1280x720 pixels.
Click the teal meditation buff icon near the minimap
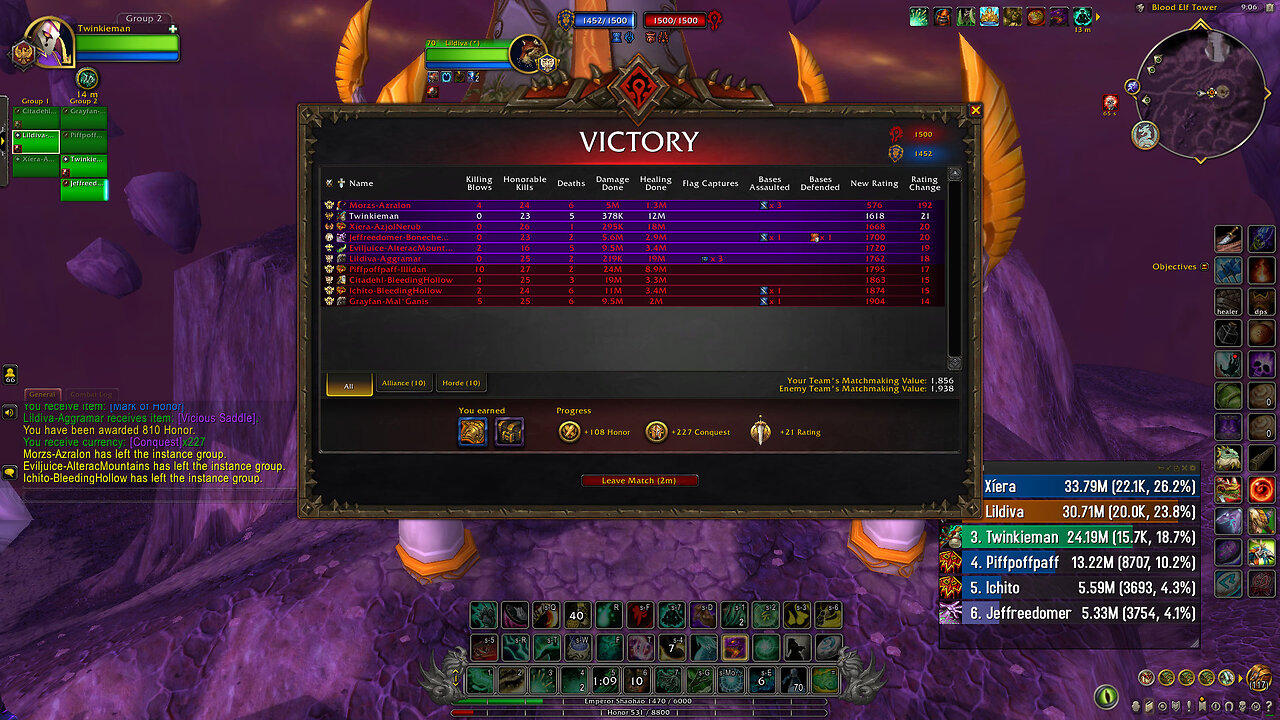coord(1081,16)
